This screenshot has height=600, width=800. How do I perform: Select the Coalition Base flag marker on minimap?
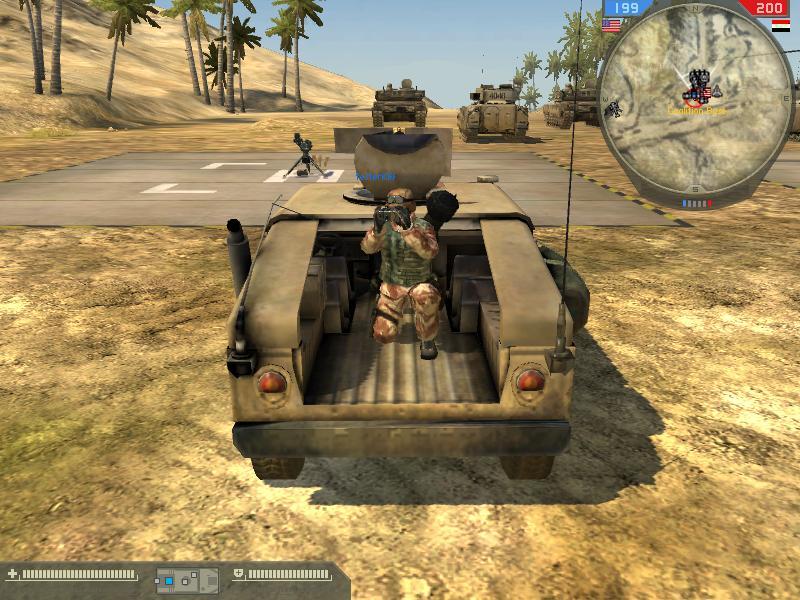tap(707, 94)
